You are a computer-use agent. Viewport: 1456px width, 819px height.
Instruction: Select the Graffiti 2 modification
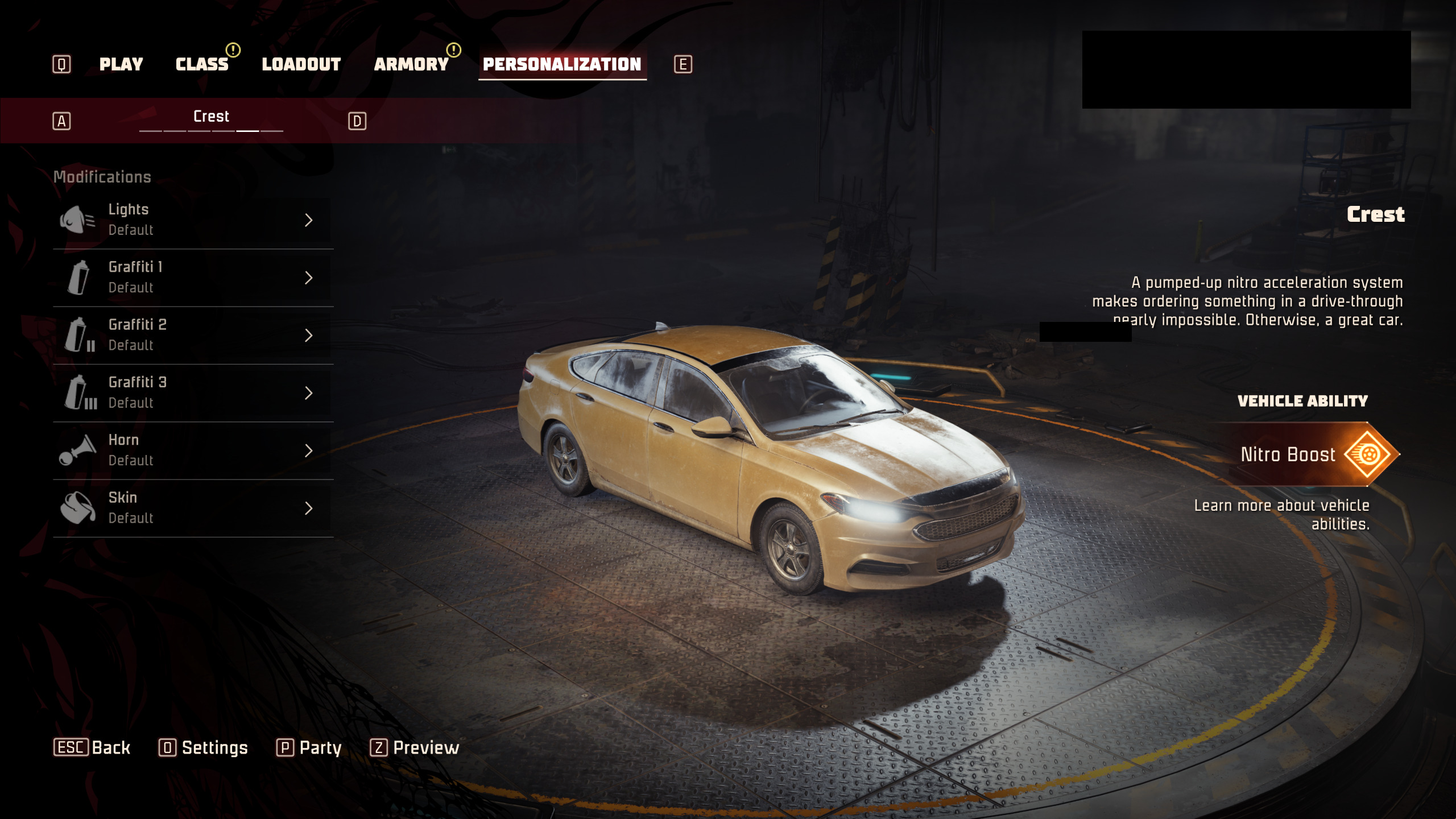coord(192,335)
